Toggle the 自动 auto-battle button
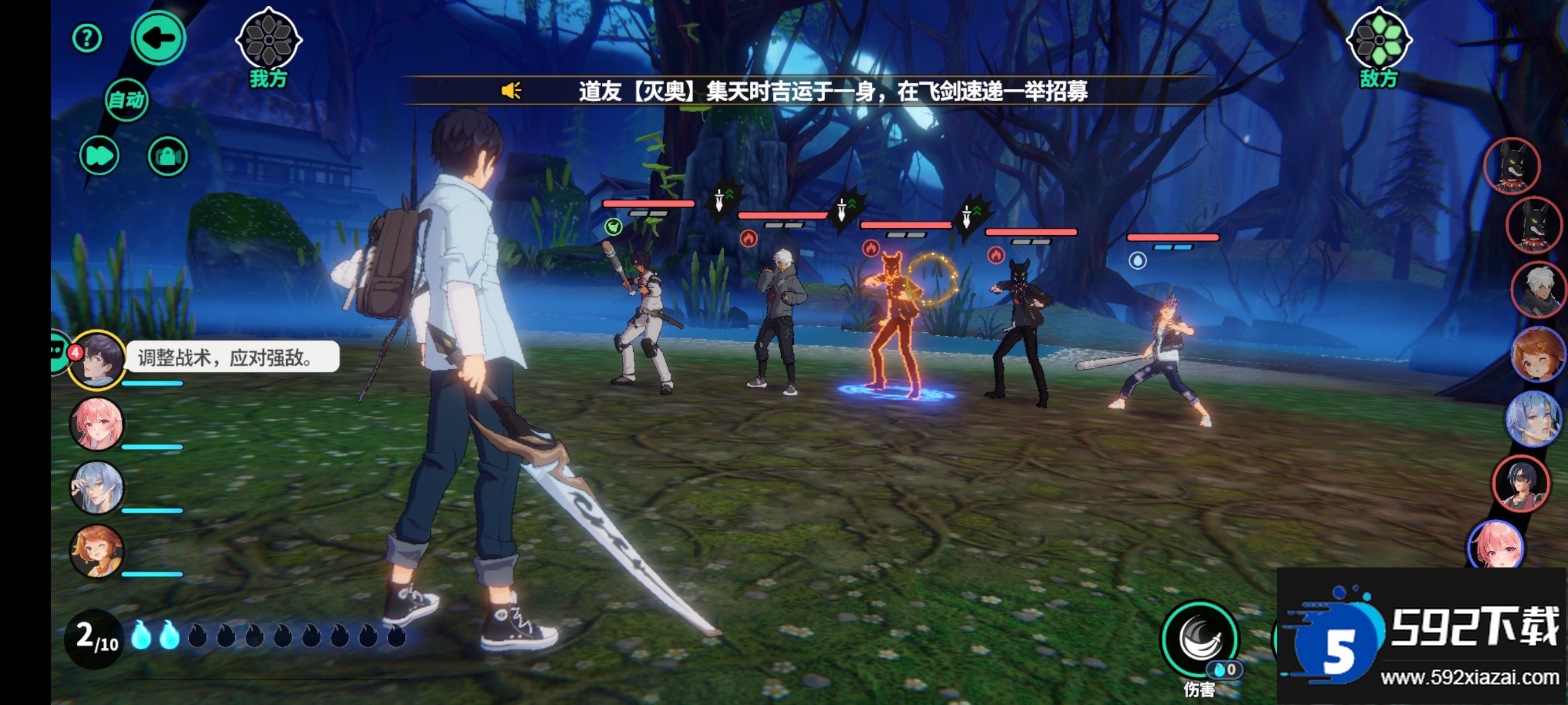1568x705 pixels. tap(127, 99)
